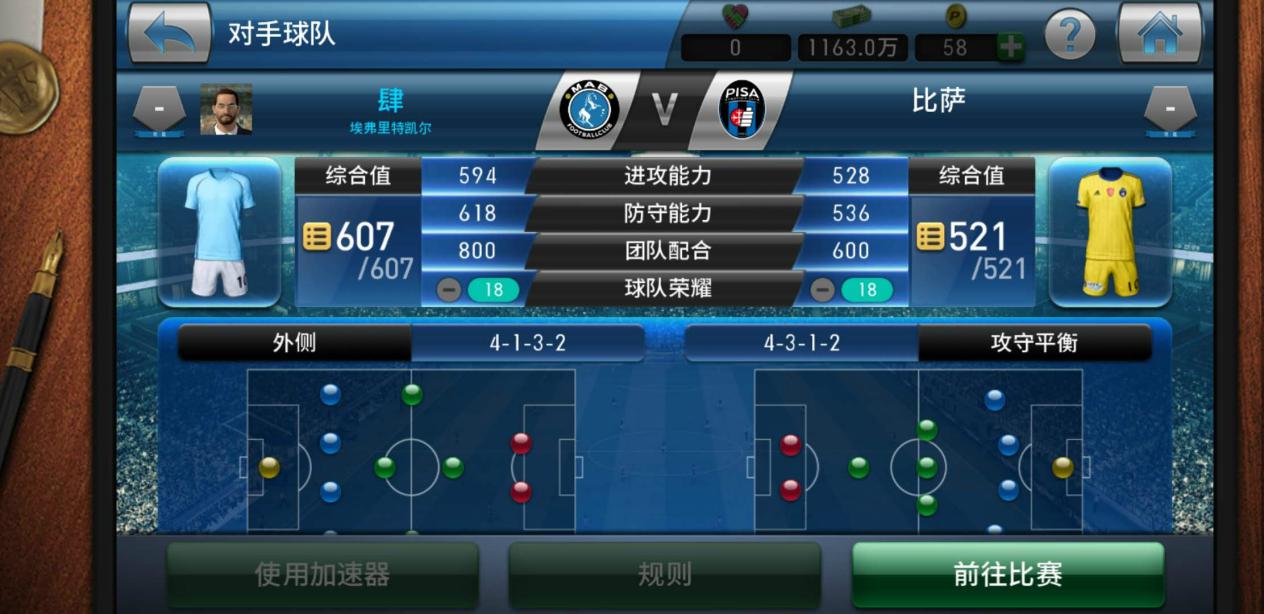Viewport: 1264px width, 614px height.
Task: Go back using the arrow button
Action: 169,33
